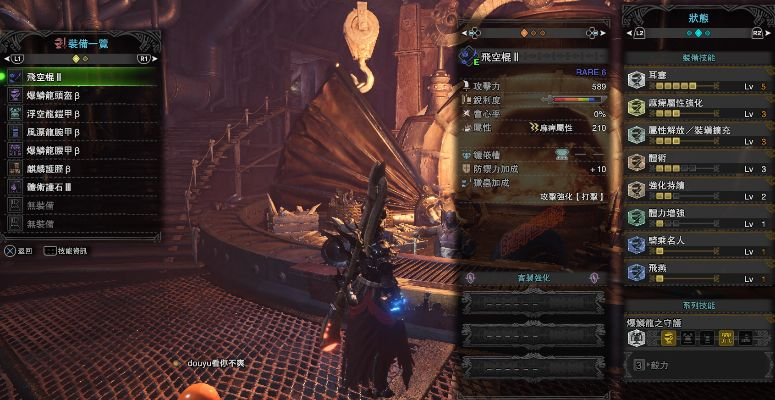Select the 浮空龍鎧甲 β chest armor
The height and width of the screenshot is (400, 775).
tap(80, 113)
